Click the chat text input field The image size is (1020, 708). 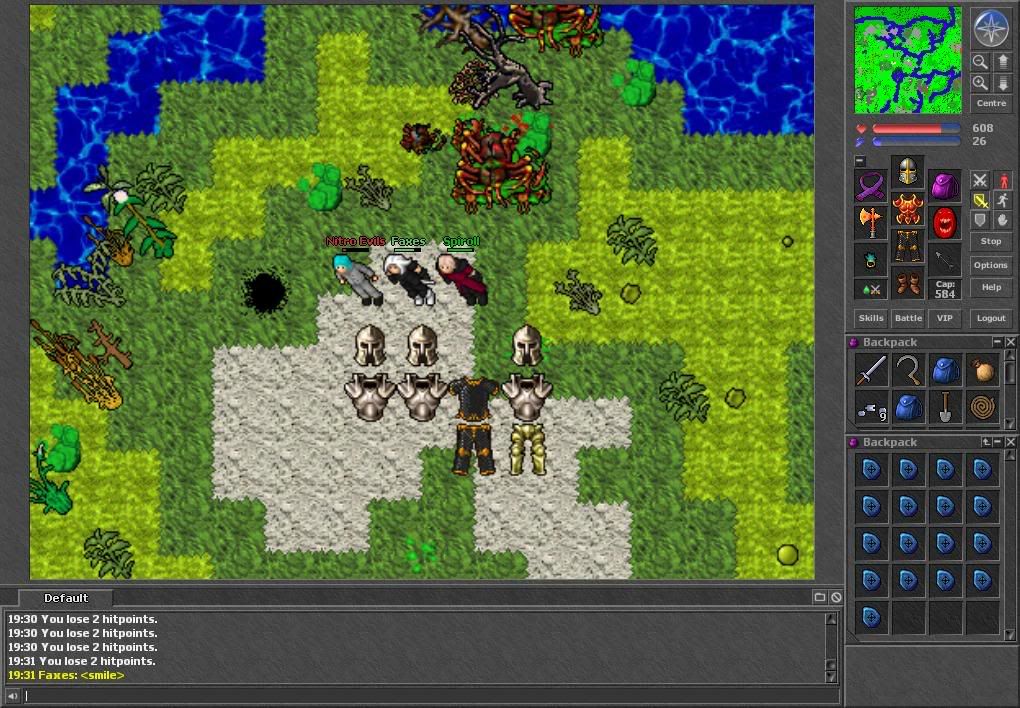(420, 696)
